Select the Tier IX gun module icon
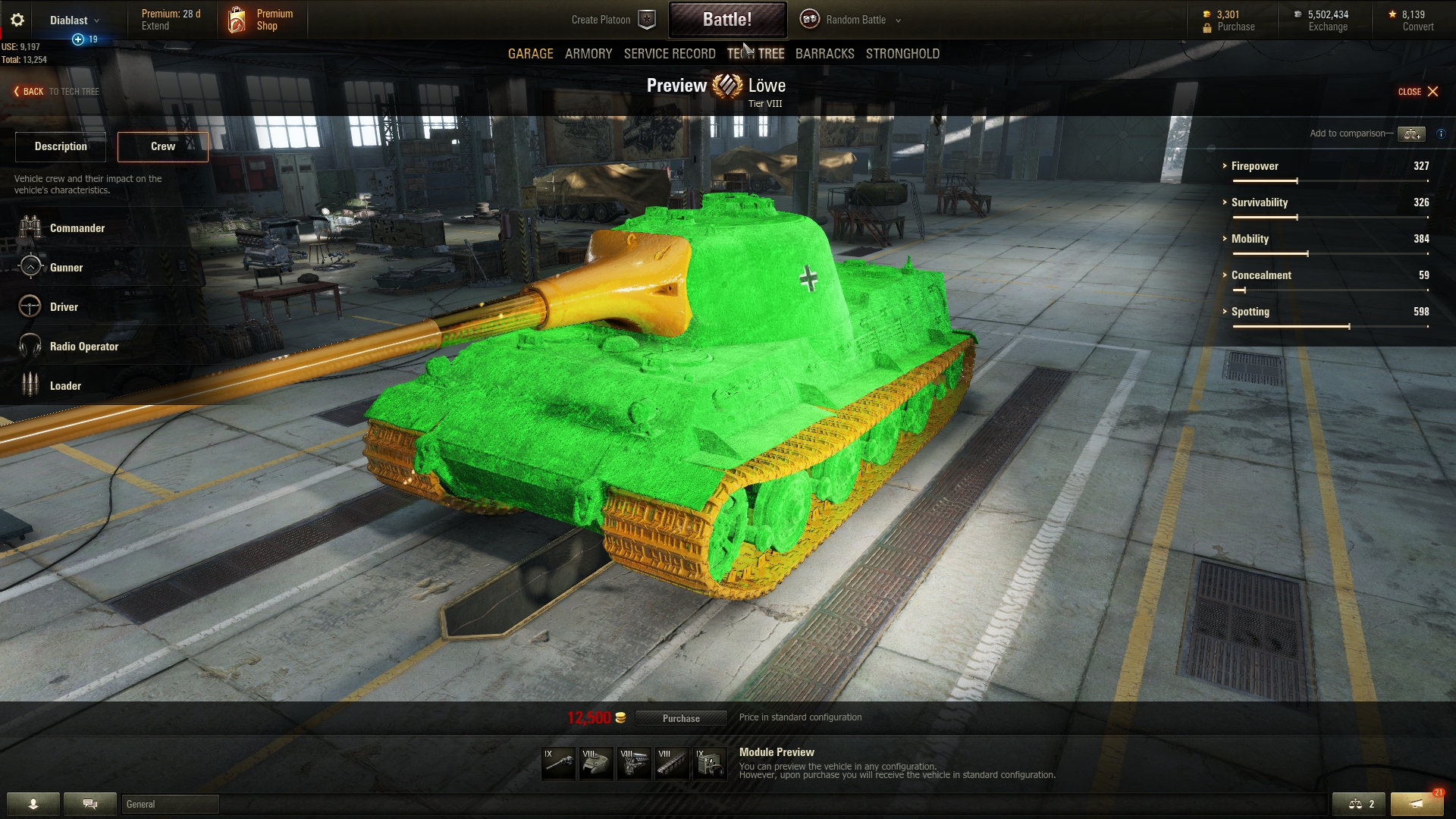1456x819 pixels. coord(558,763)
